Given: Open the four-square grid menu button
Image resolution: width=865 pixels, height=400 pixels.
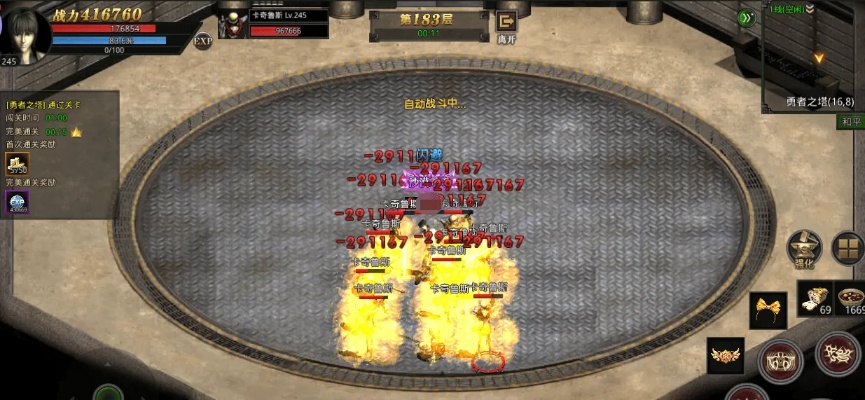Looking at the screenshot, I should pyautogui.click(x=847, y=247).
